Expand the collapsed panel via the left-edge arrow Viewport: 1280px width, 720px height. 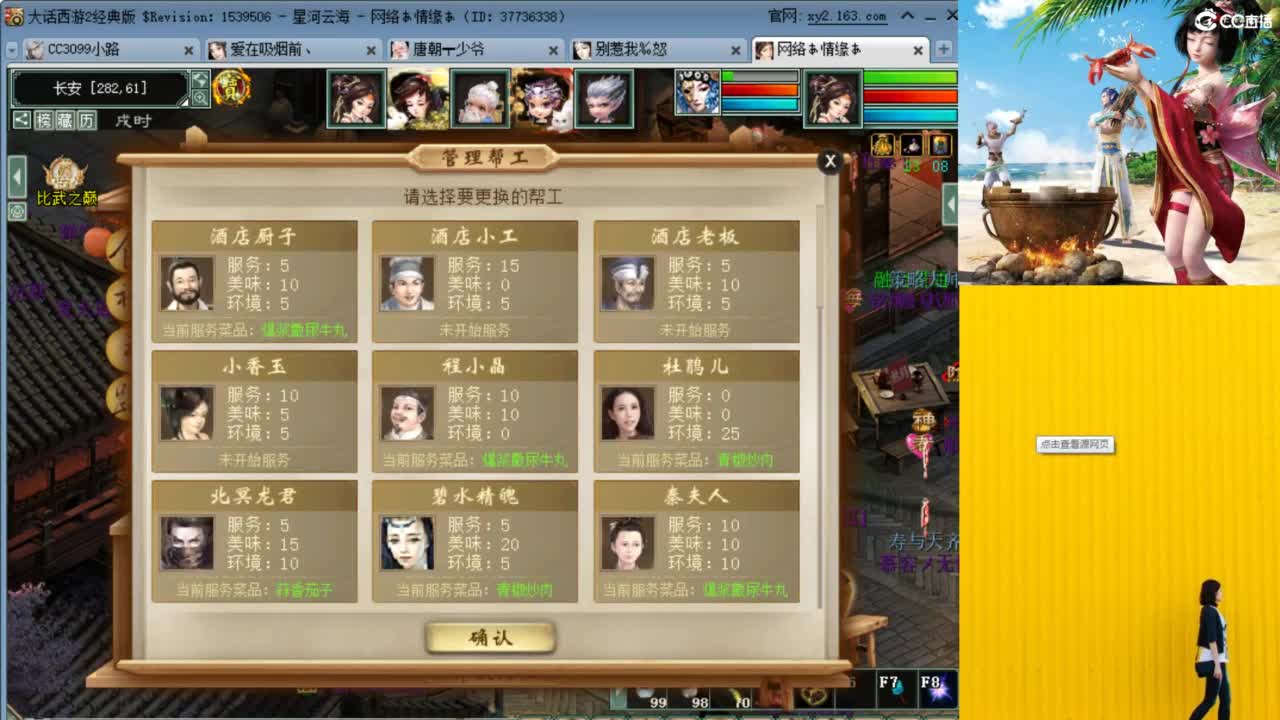click(x=17, y=176)
